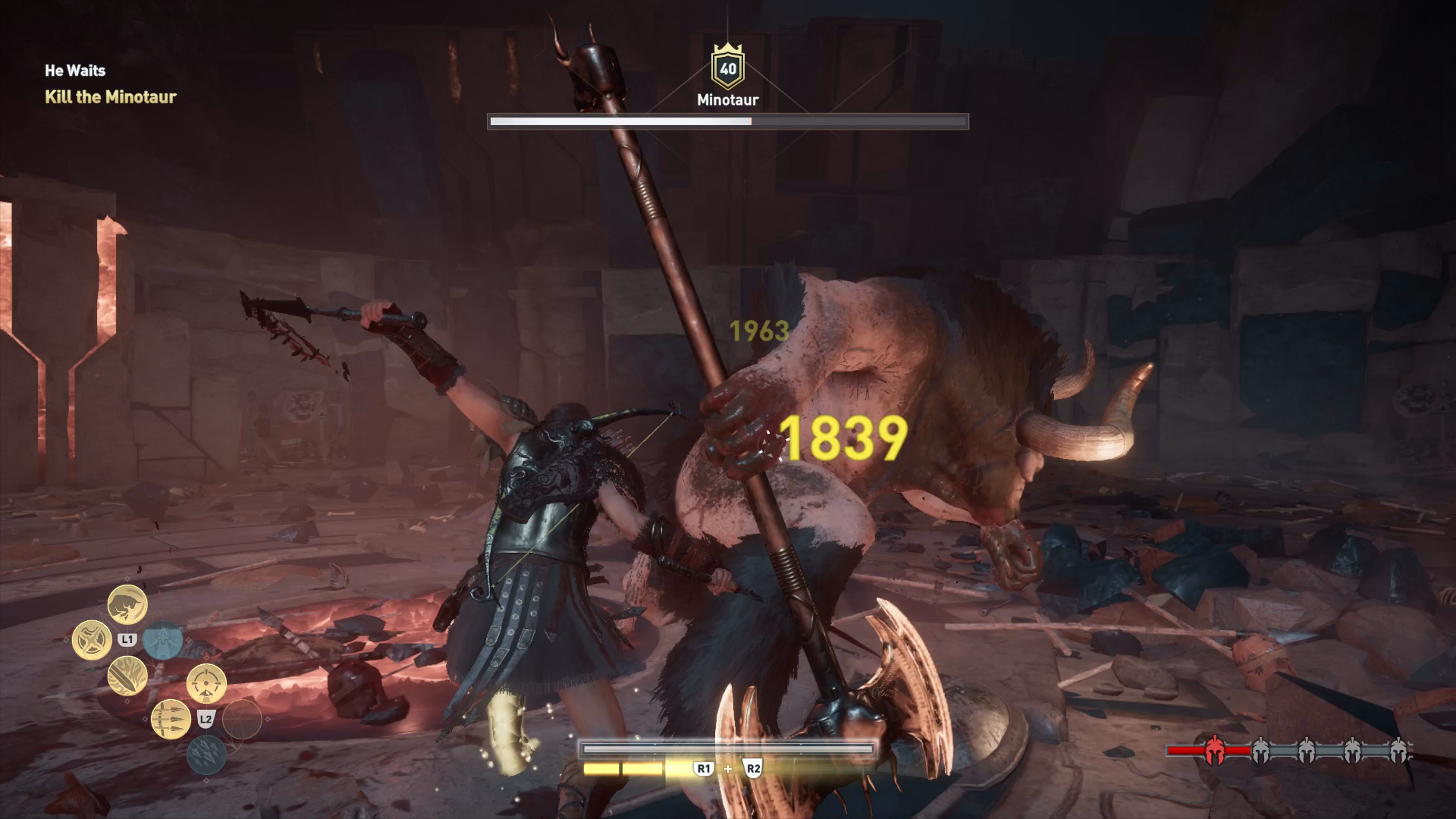This screenshot has width=1456, height=819.
Task: Trigger the Flaming Attacks sword ability
Action: [x=127, y=676]
